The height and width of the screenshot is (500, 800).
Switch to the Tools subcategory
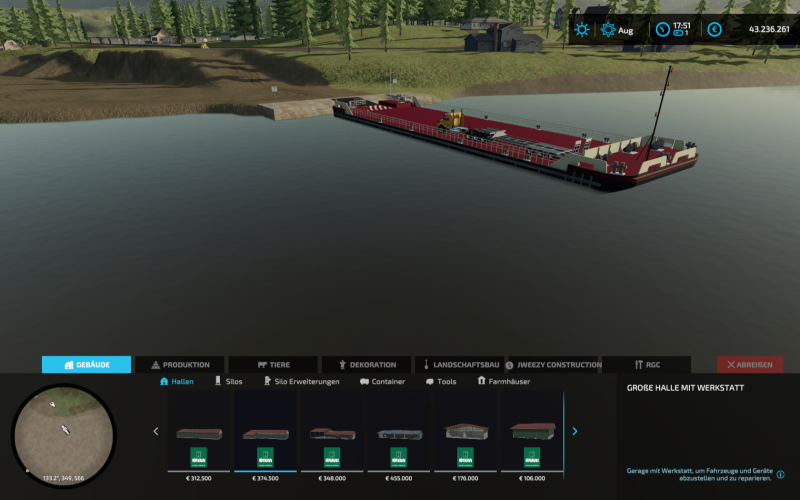click(x=441, y=382)
